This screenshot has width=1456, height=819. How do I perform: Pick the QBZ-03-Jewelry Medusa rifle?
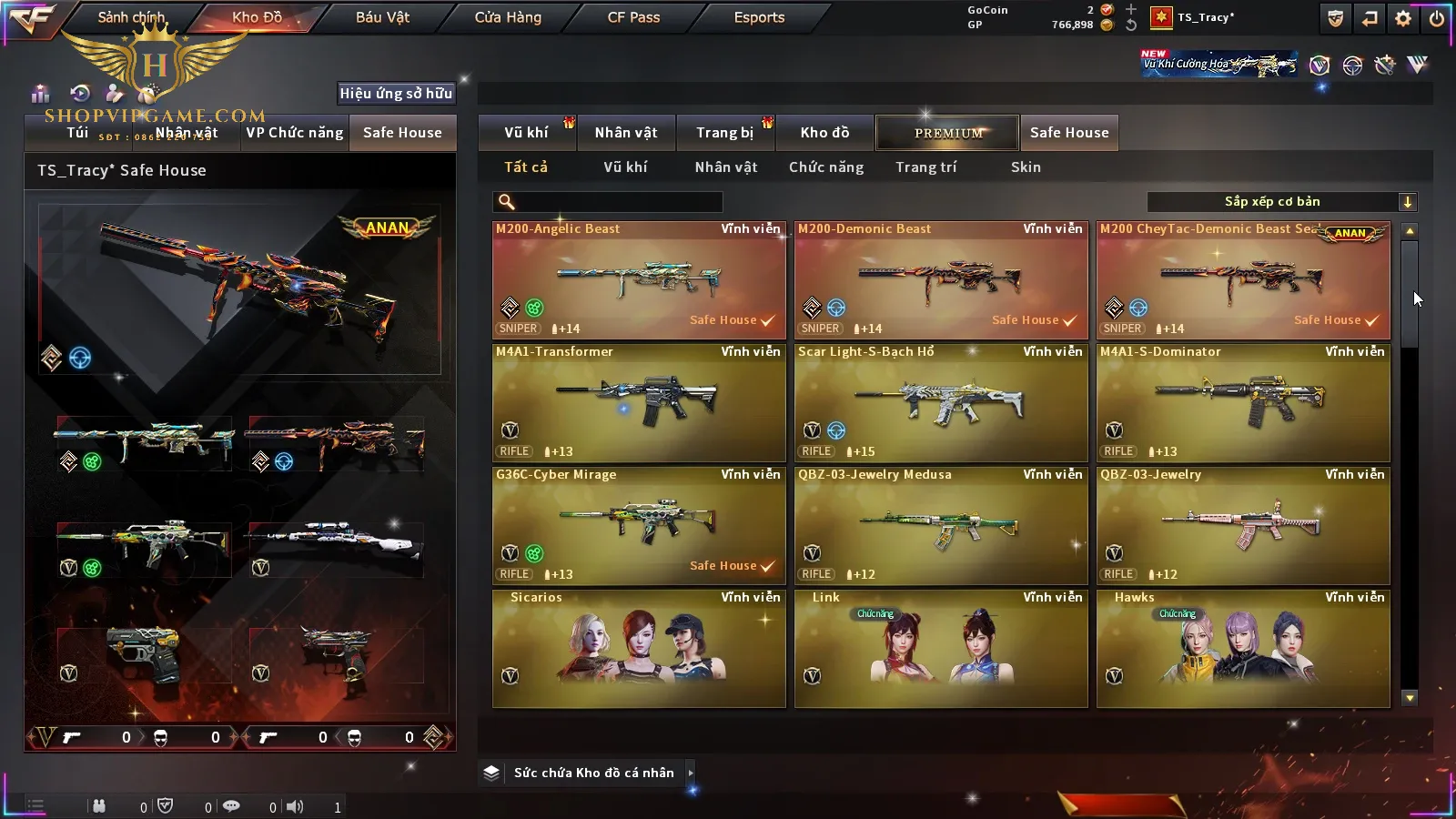(941, 526)
